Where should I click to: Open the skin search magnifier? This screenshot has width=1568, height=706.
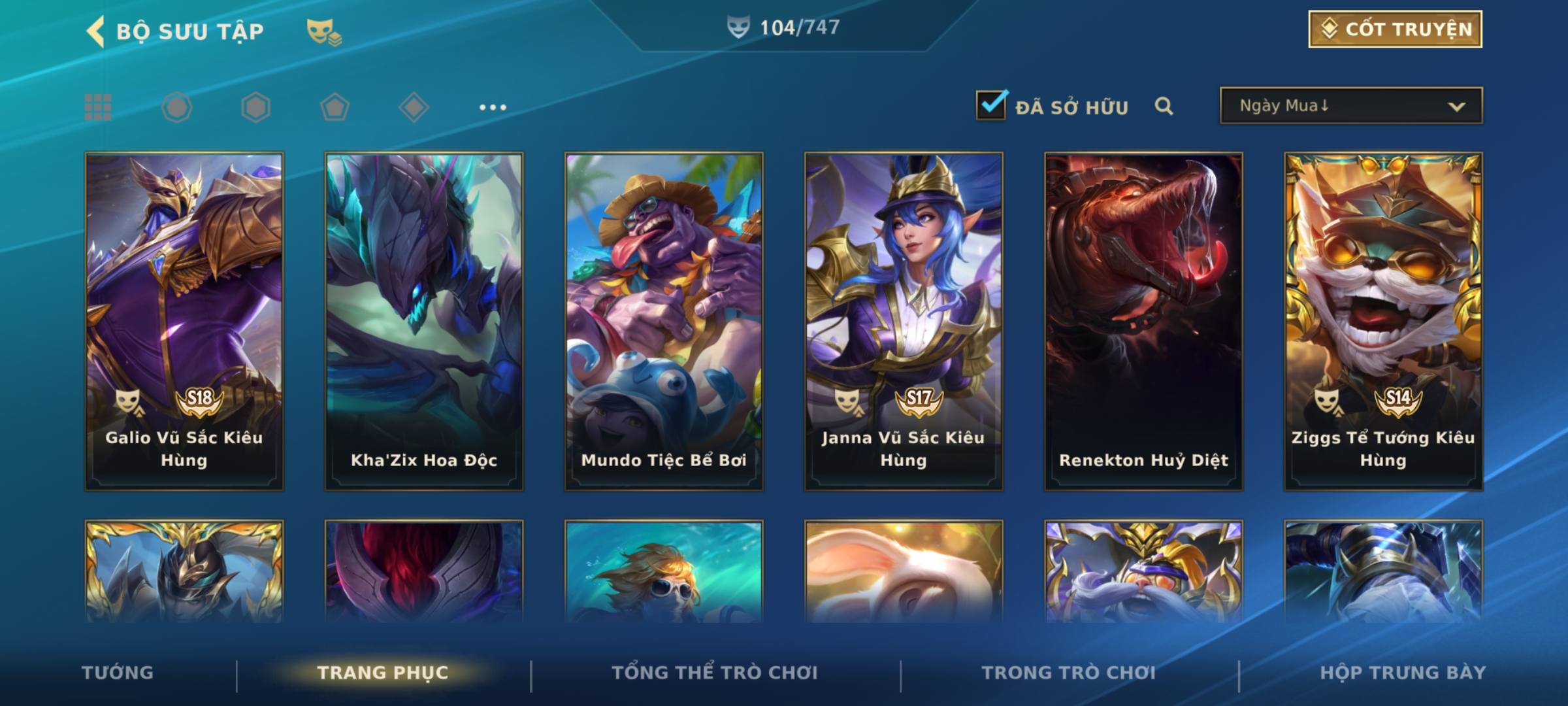tap(1164, 106)
